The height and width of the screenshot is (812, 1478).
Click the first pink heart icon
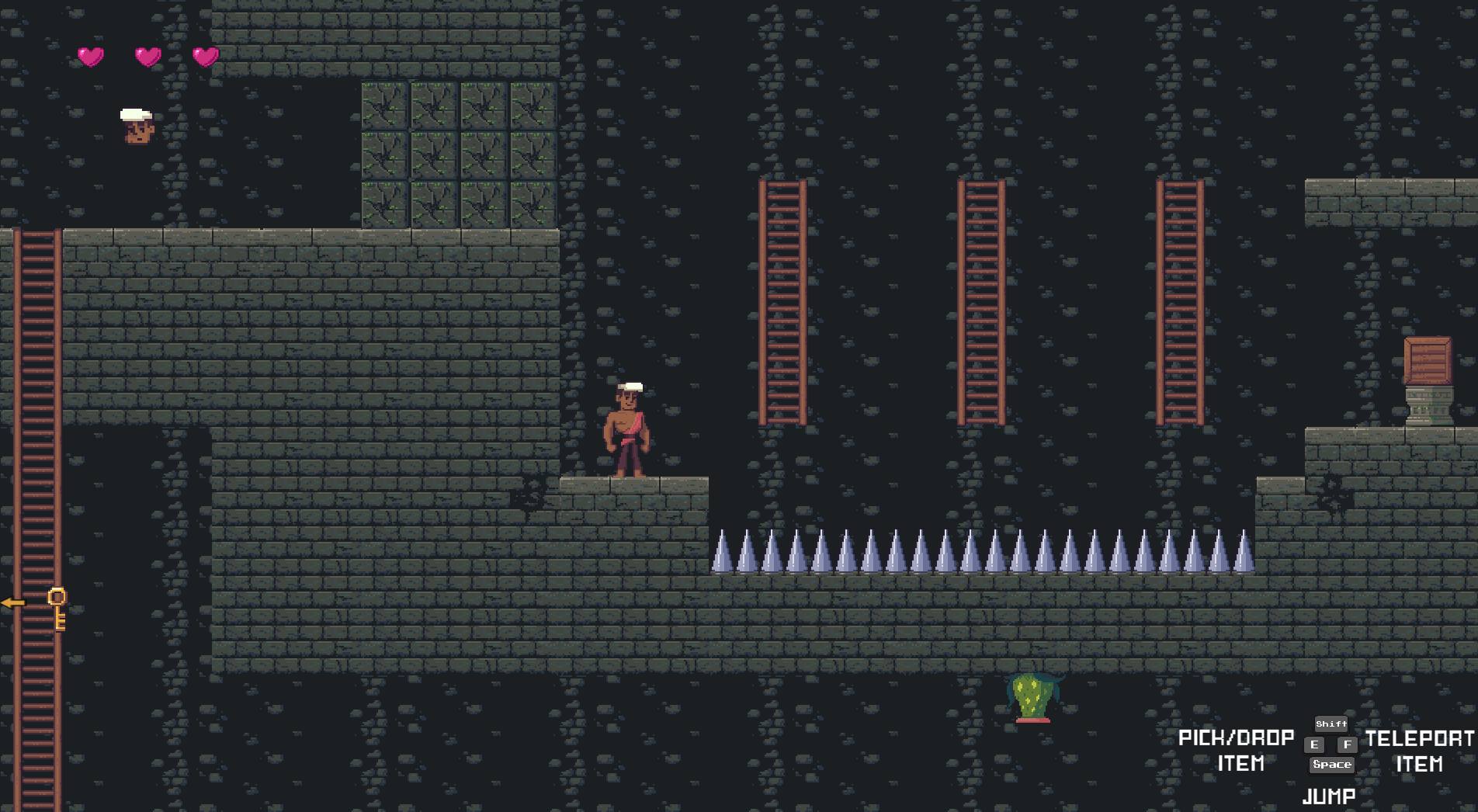click(x=91, y=56)
